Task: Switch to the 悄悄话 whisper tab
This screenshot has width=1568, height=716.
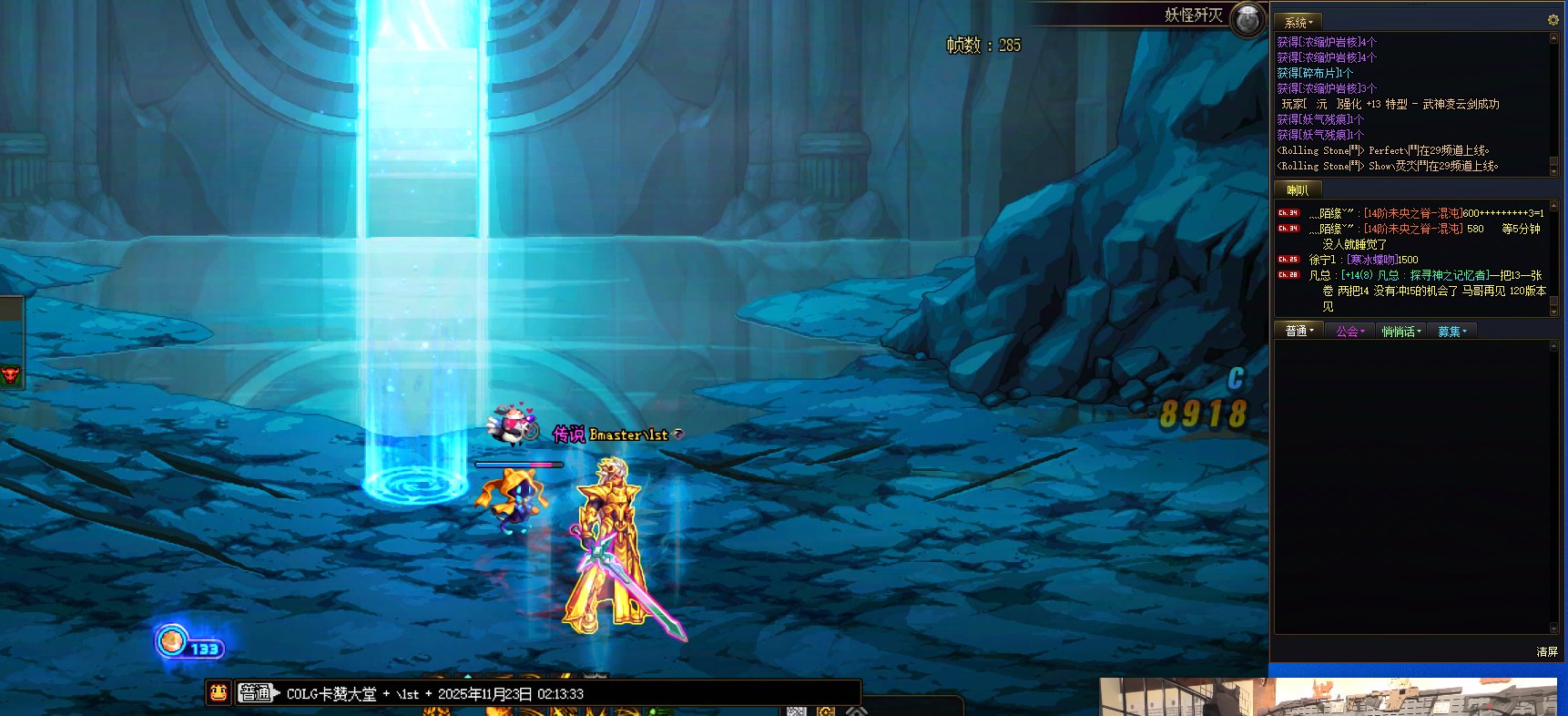Action: (1400, 332)
